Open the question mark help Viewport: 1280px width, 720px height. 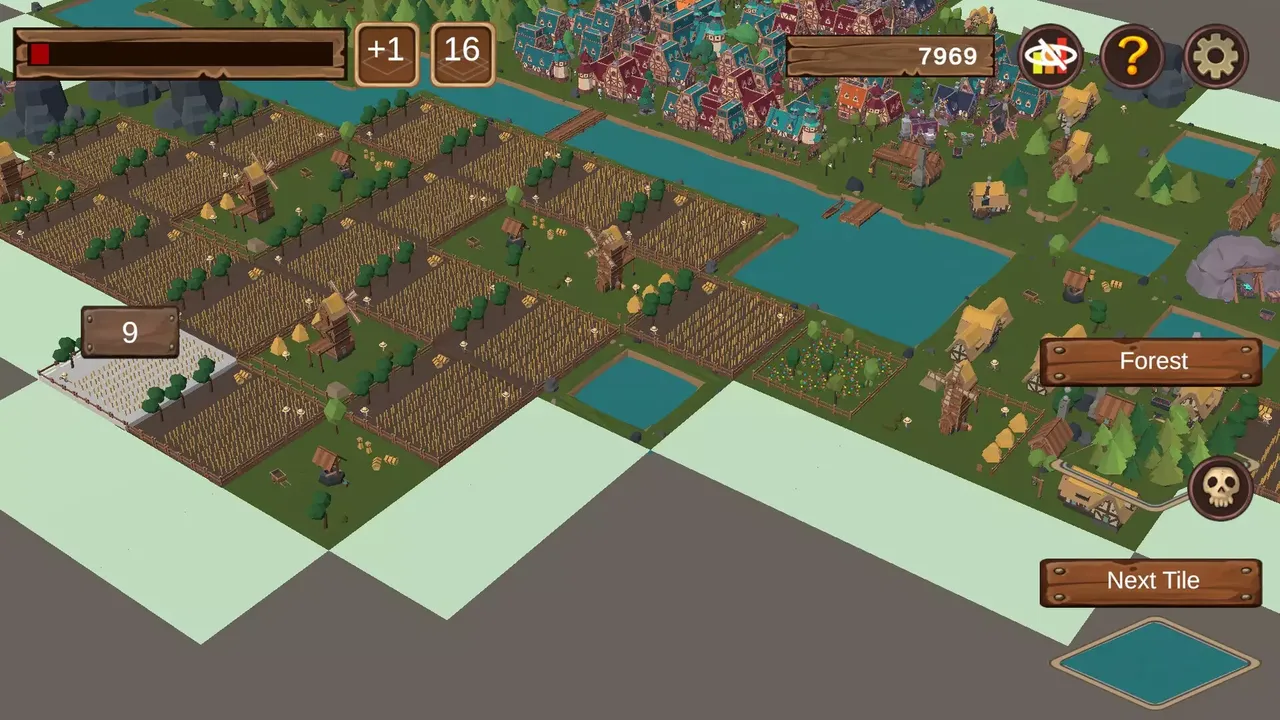pos(1132,57)
